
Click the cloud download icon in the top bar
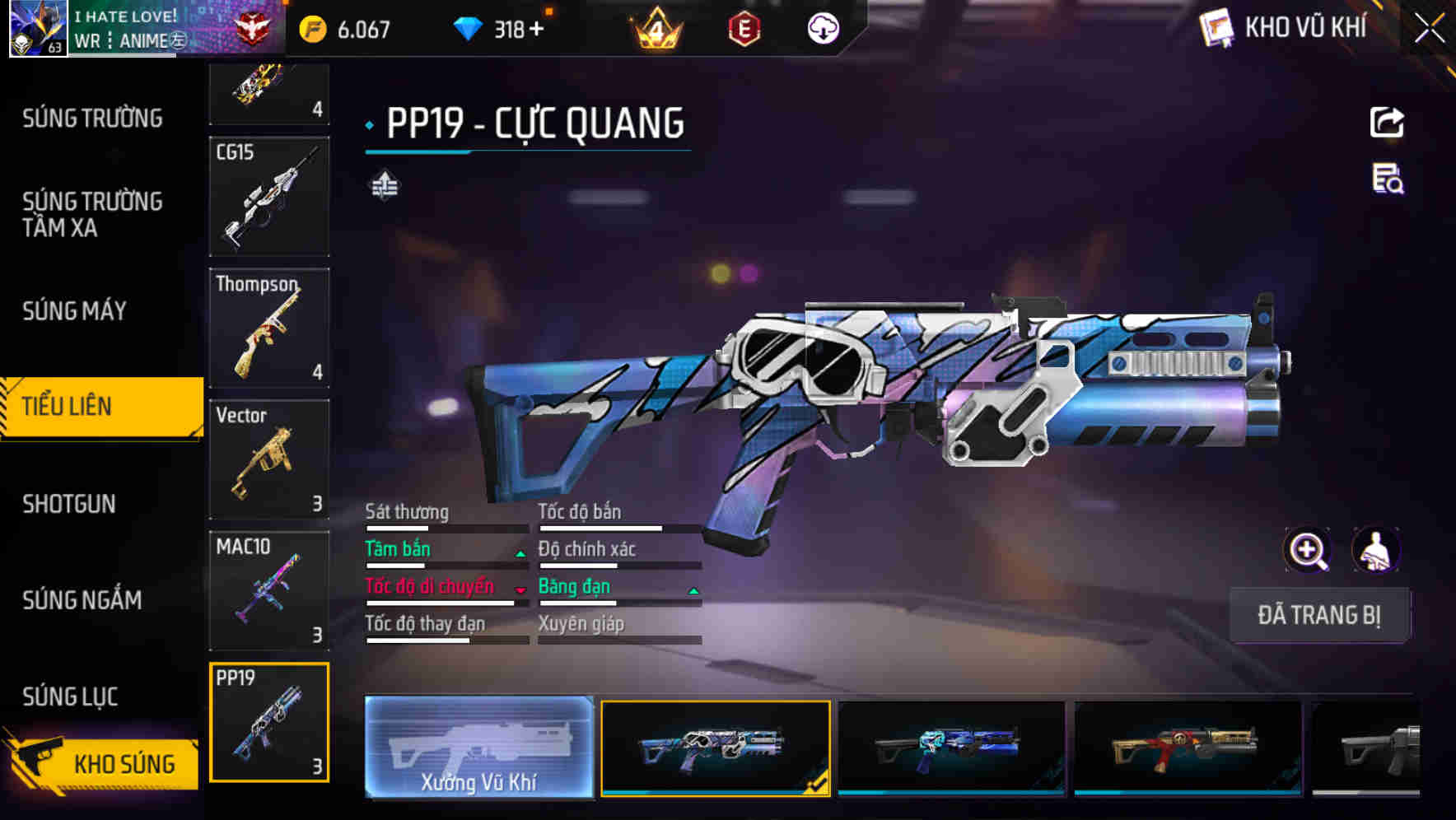[x=822, y=28]
